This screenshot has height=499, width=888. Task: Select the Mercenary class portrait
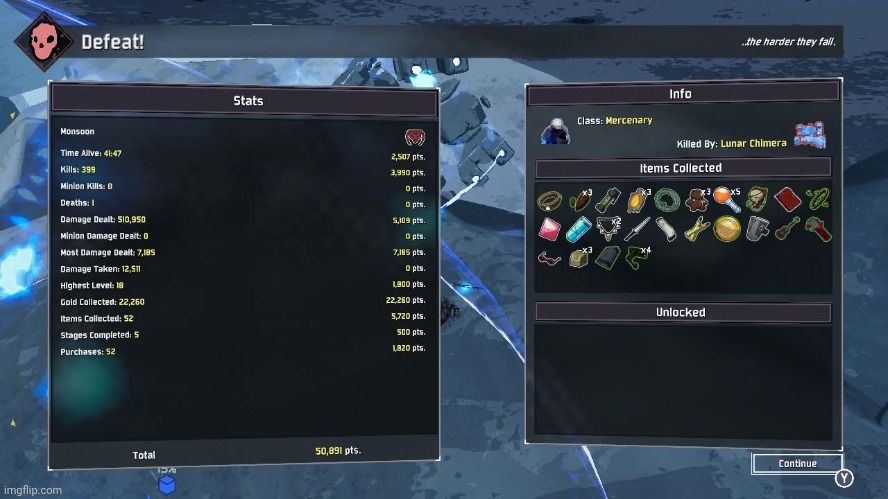point(558,131)
